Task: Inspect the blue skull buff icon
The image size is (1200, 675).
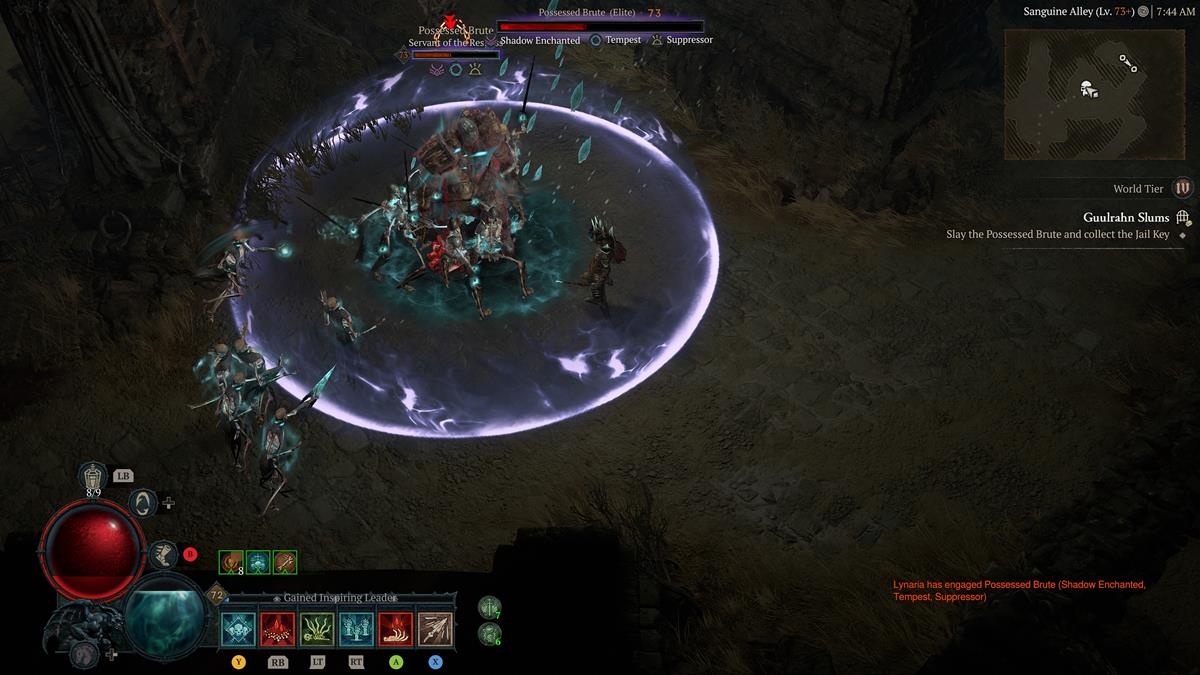Action: tap(258, 563)
